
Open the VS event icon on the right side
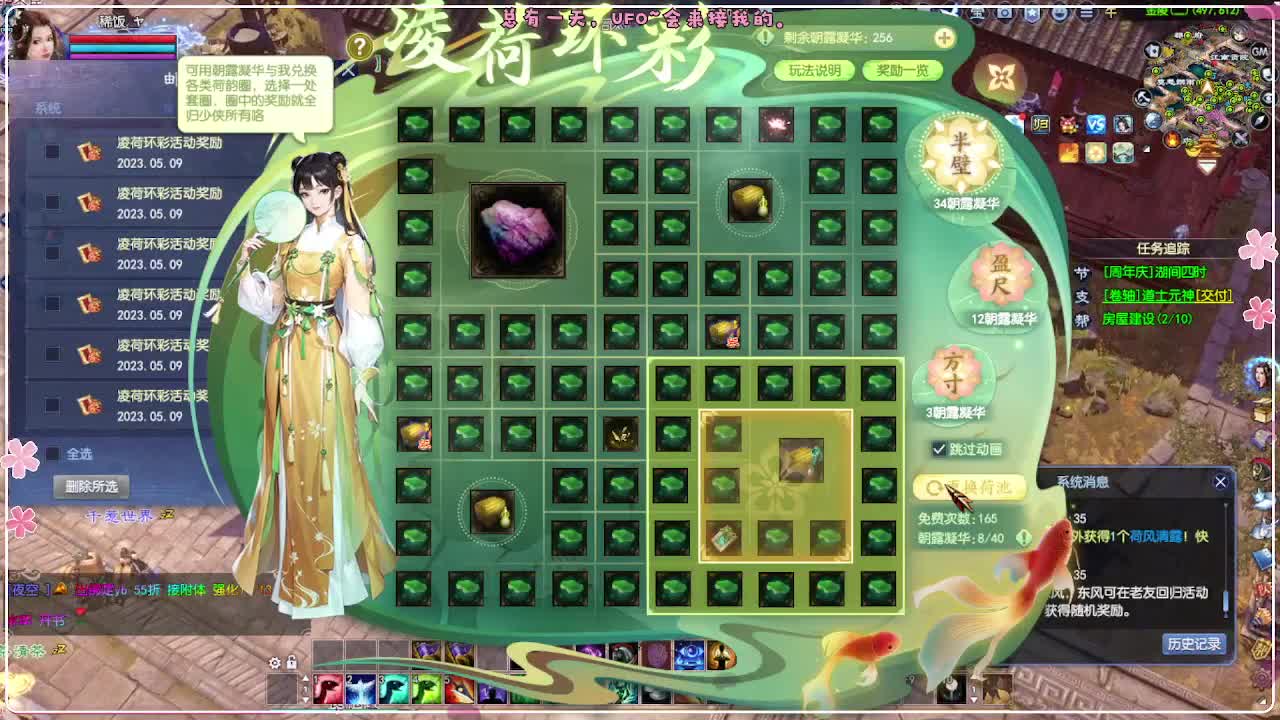(1096, 125)
